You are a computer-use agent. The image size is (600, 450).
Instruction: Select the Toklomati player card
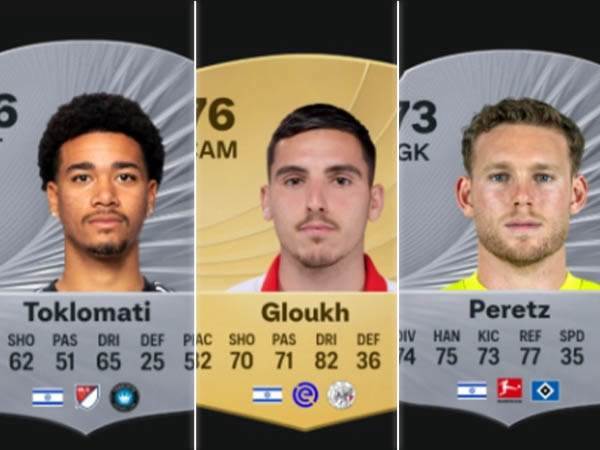tap(96, 230)
